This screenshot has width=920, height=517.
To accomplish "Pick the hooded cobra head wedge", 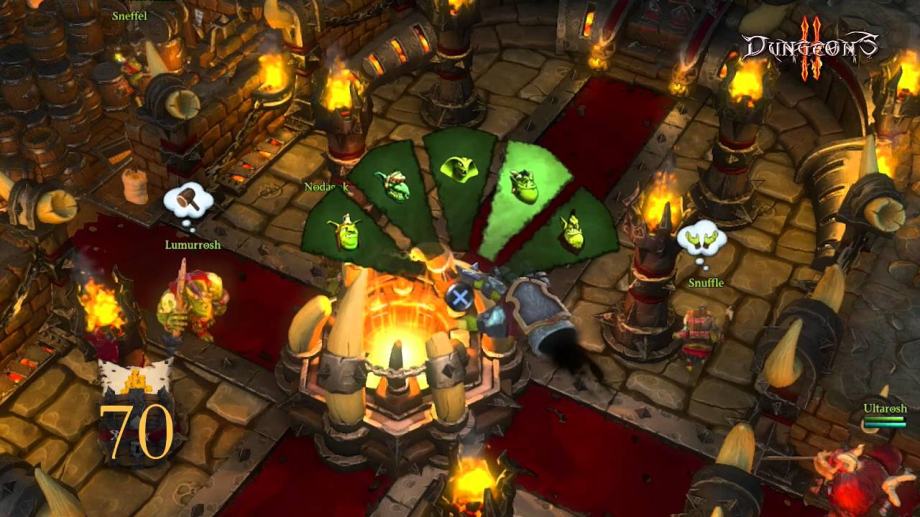I will (458, 171).
